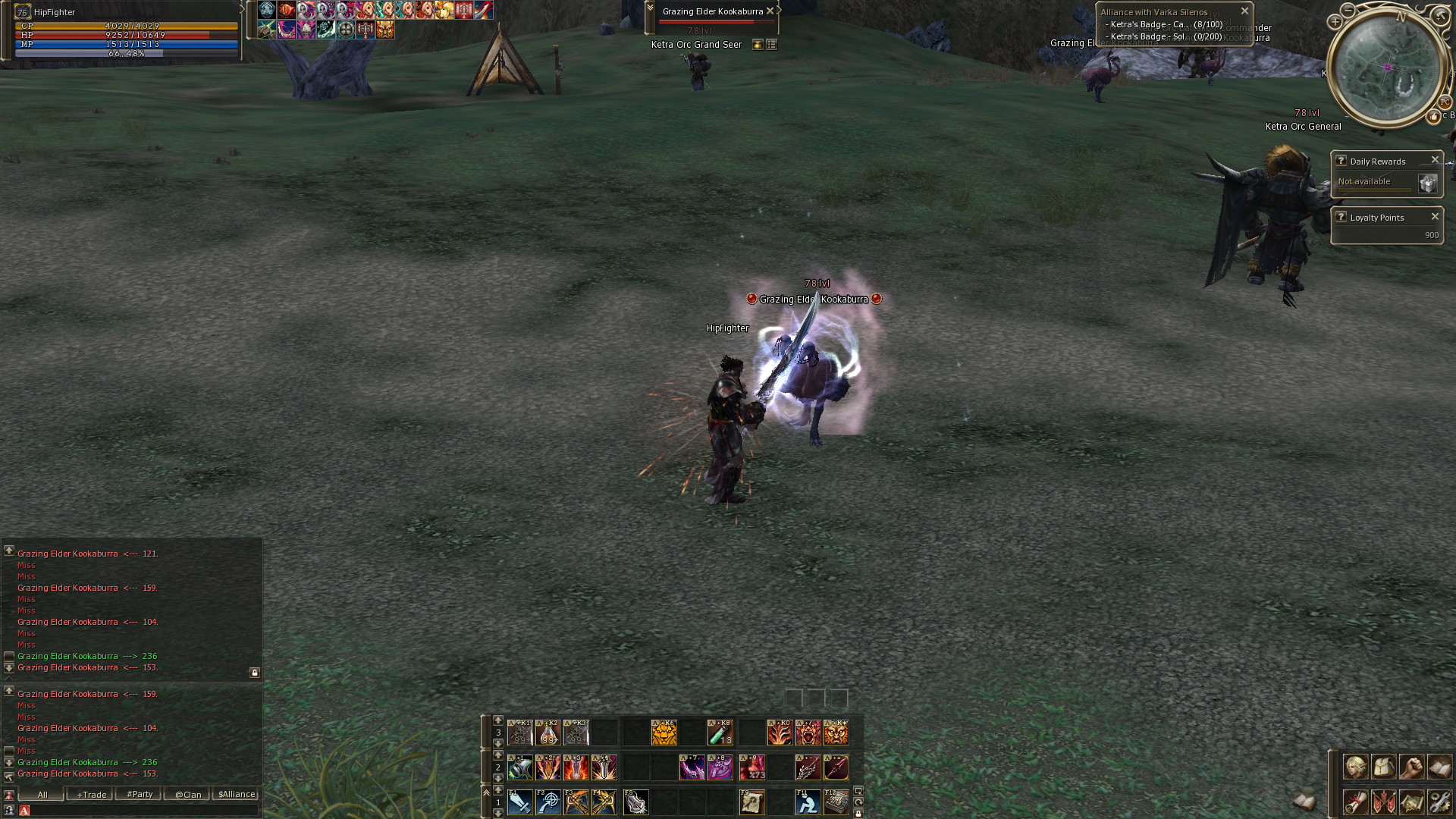Close the Daily Rewards panel
Screen dimensions: 1456x819
pyautogui.click(x=1435, y=160)
